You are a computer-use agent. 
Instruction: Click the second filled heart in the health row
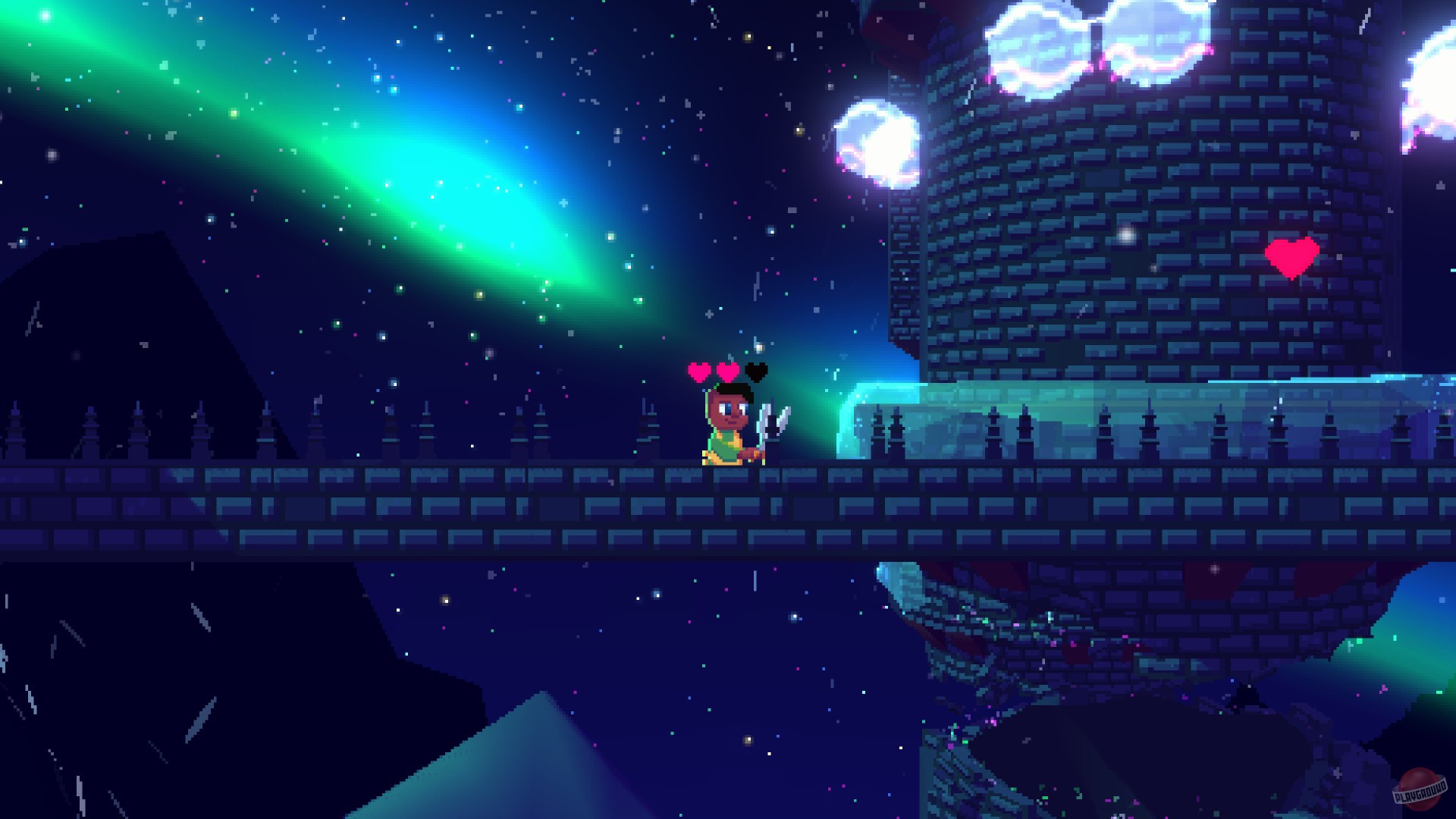tap(726, 373)
